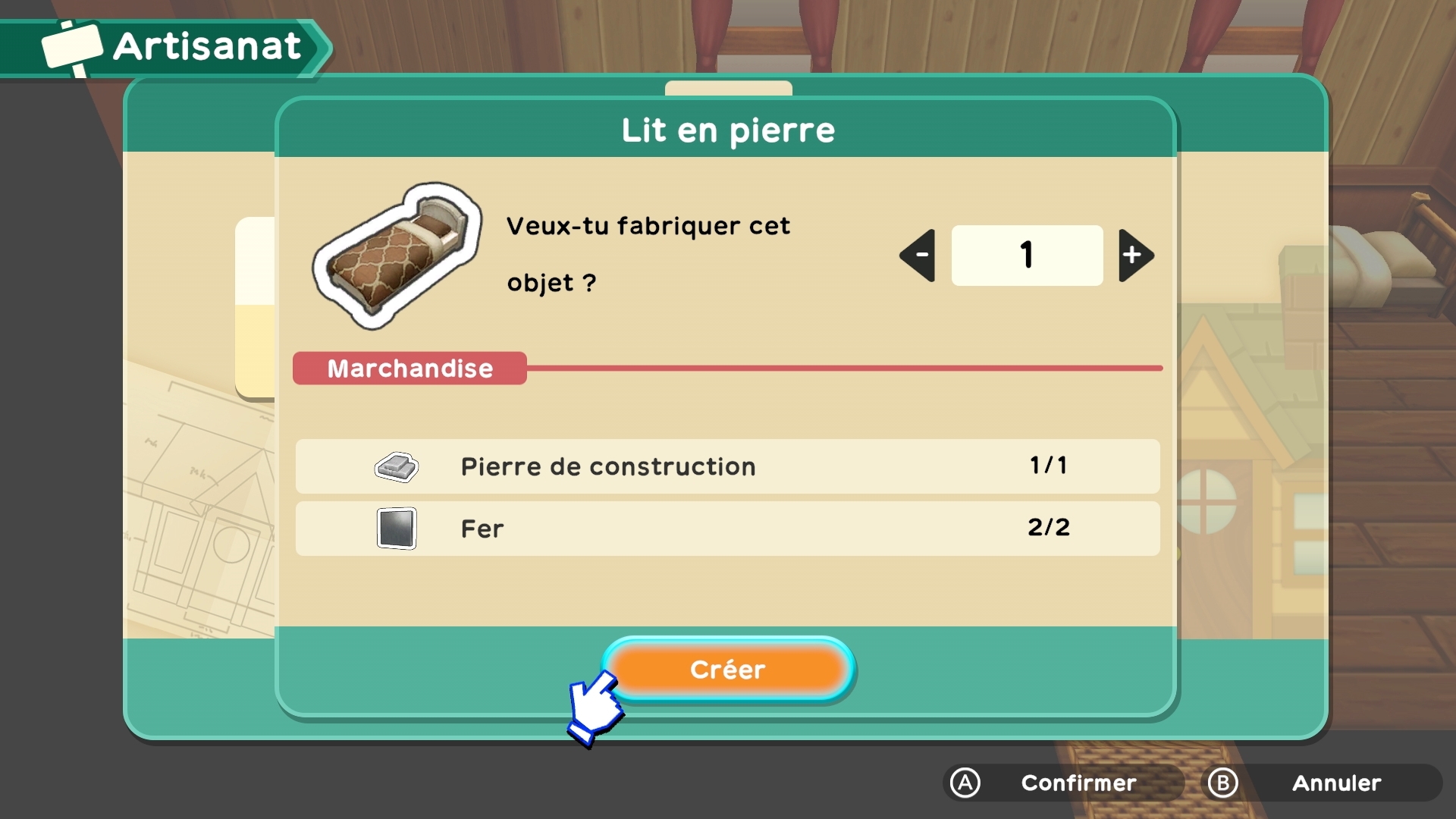The height and width of the screenshot is (819, 1456).
Task: Click the Lit en pierre bed thumbnail
Action: coord(397,256)
